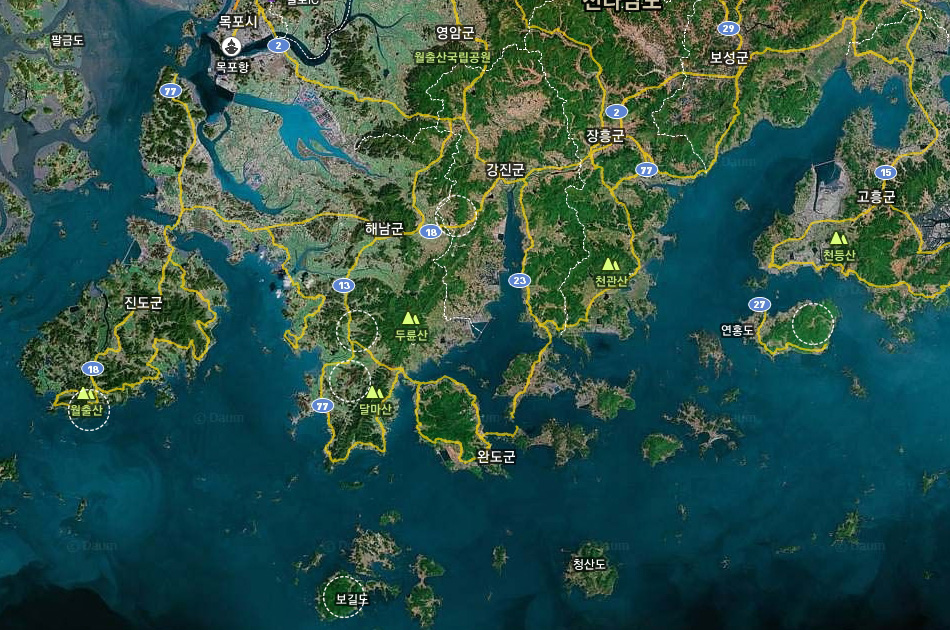Open the 두륜산 mountain marker
This screenshot has width=950, height=630.
410,319
